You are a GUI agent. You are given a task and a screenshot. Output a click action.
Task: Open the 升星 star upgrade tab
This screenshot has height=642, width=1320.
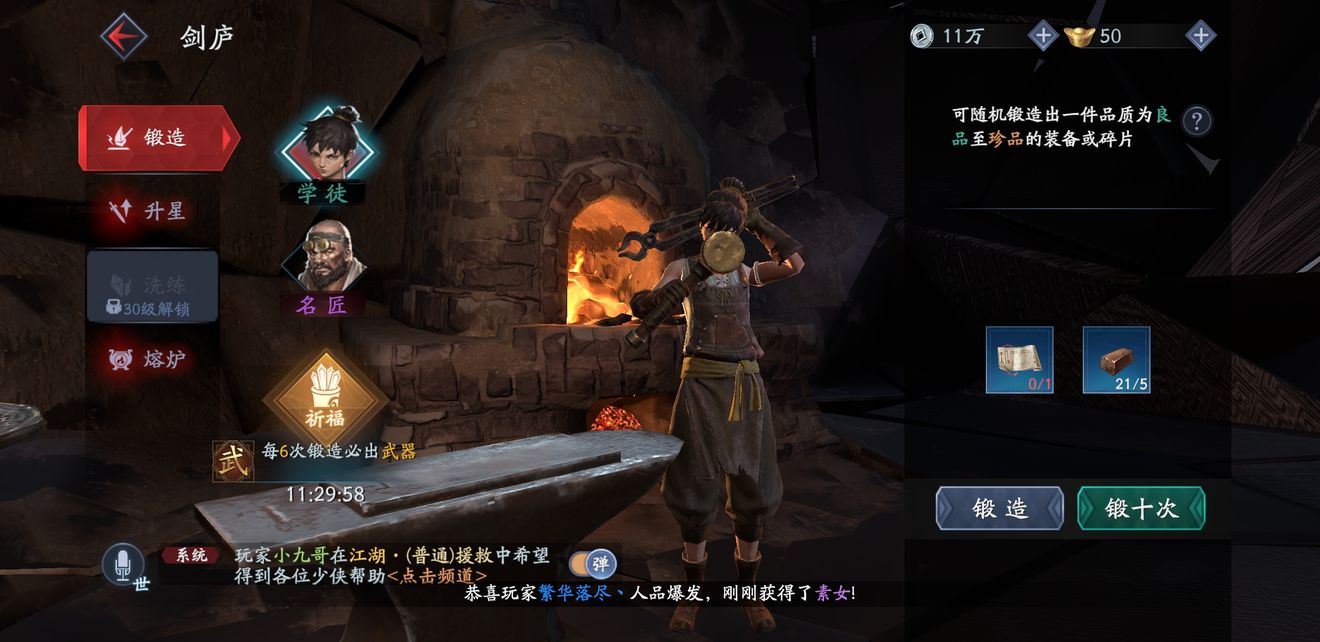[152, 211]
